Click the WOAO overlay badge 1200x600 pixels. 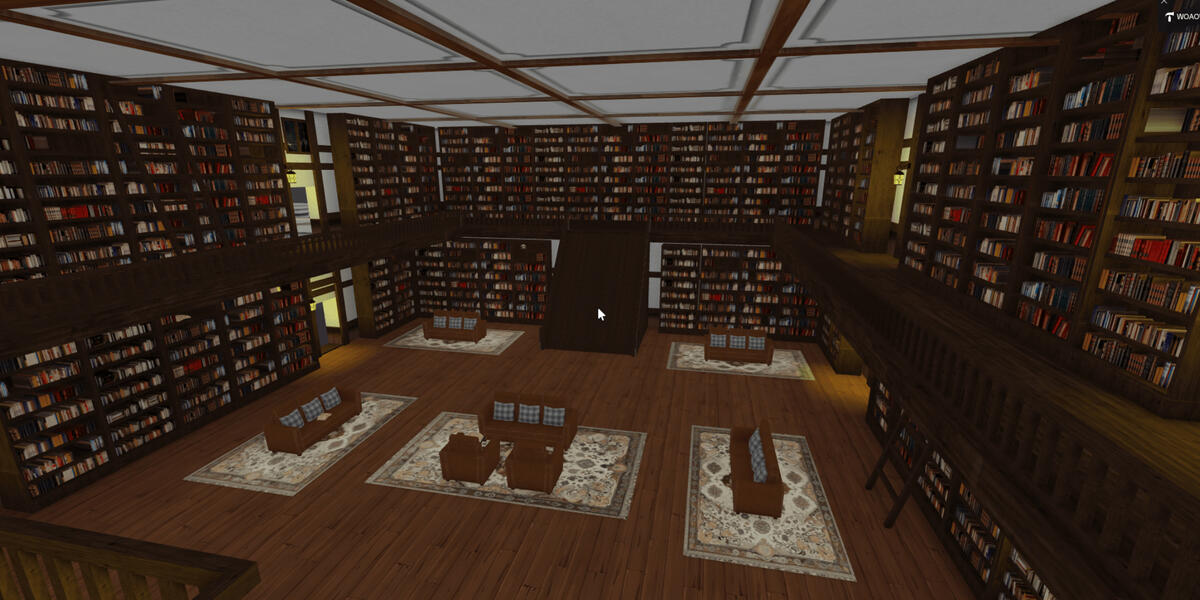[1180, 16]
